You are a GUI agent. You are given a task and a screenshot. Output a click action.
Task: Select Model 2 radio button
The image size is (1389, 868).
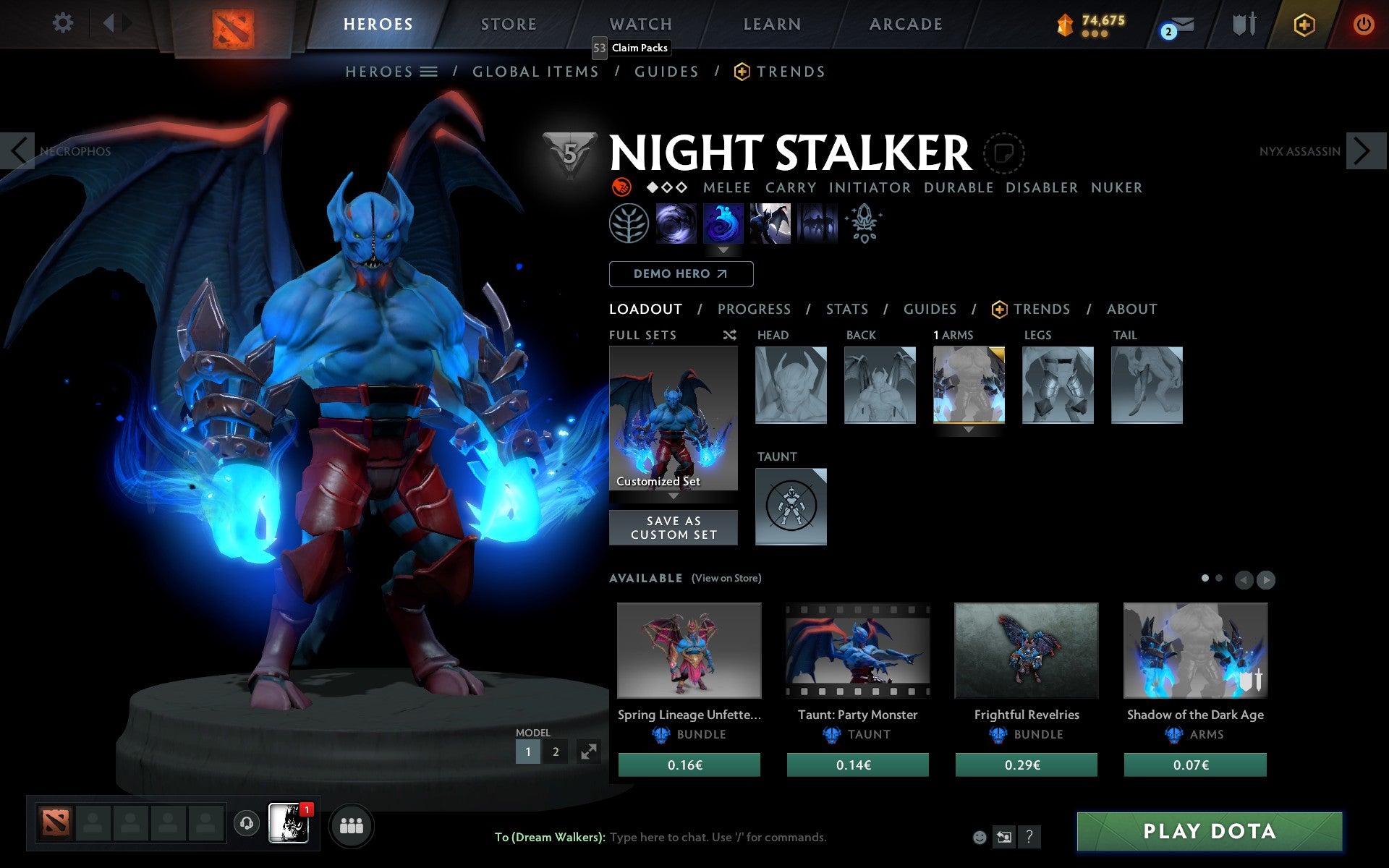coord(556,752)
